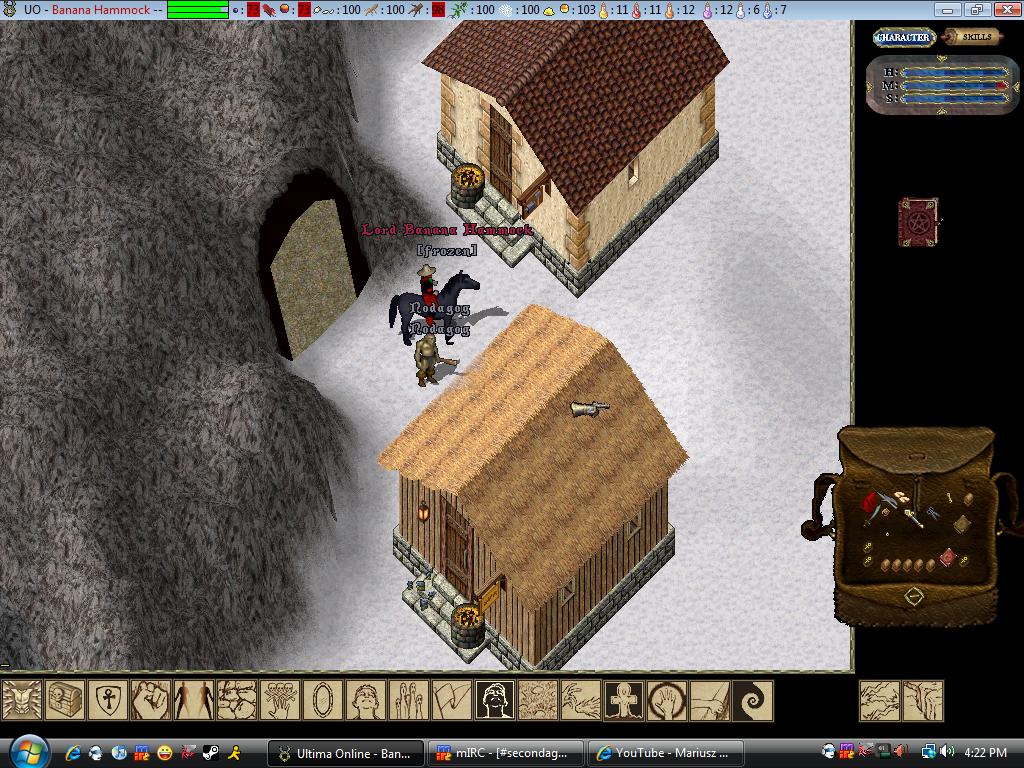Click the oval mirror icon
This screenshot has width=1024, height=768.
(x=323, y=700)
